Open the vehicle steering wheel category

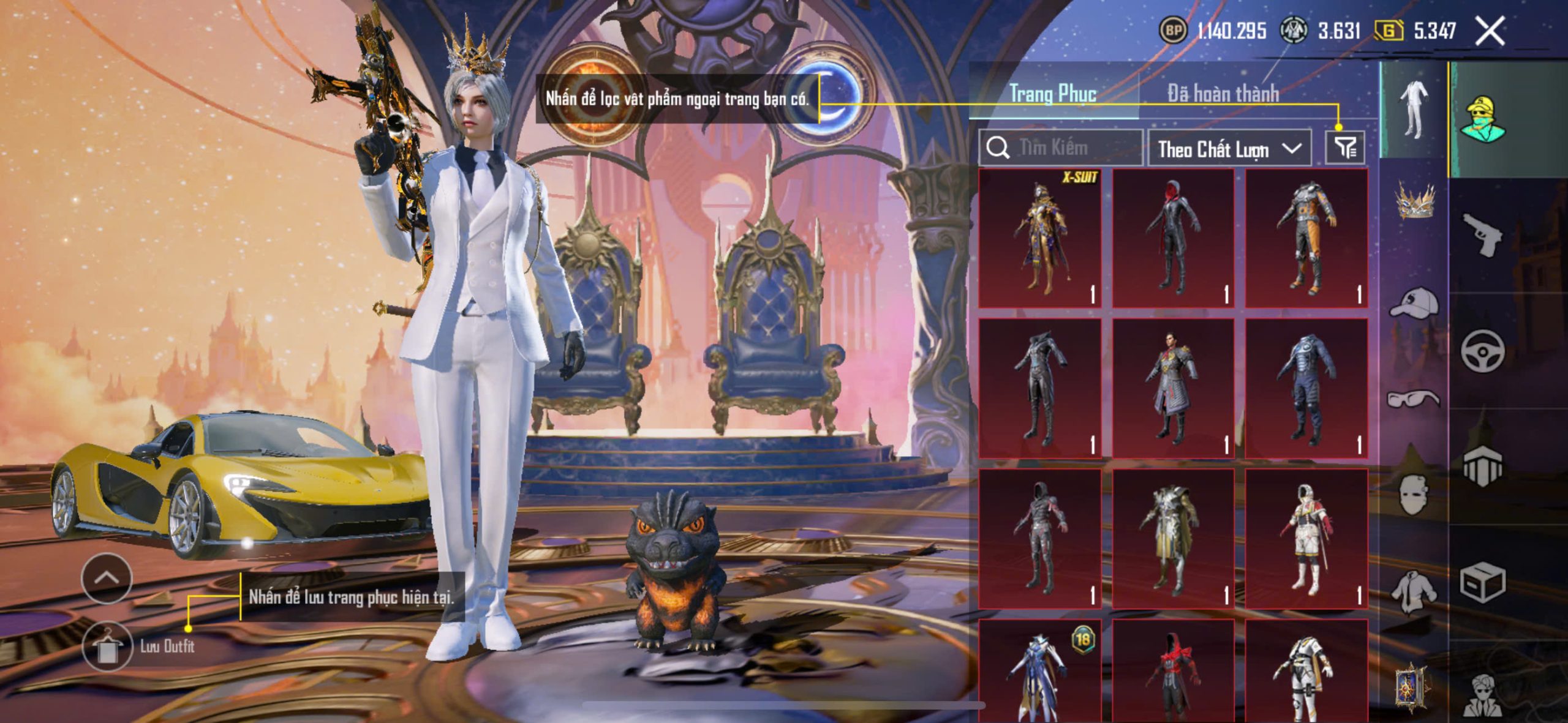1482,350
